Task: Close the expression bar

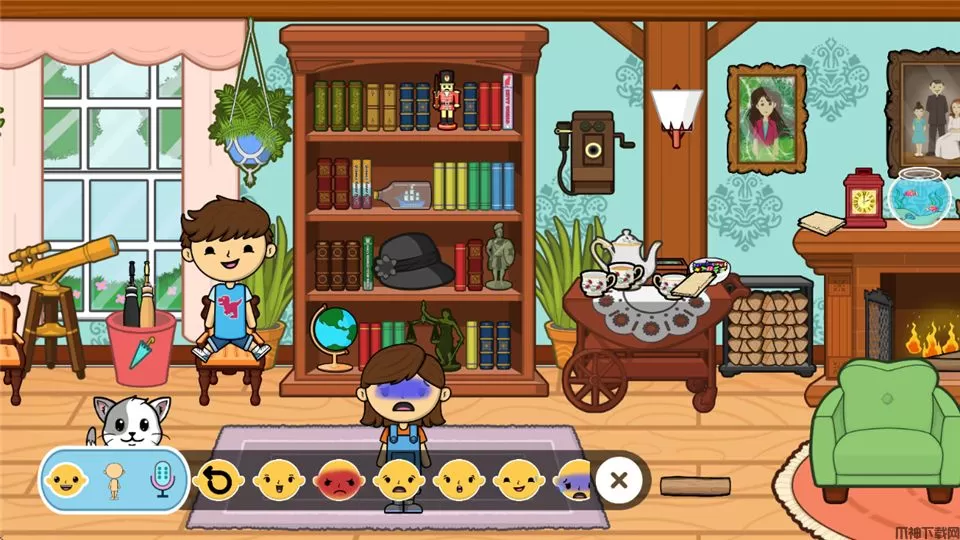Action: [619, 480]
